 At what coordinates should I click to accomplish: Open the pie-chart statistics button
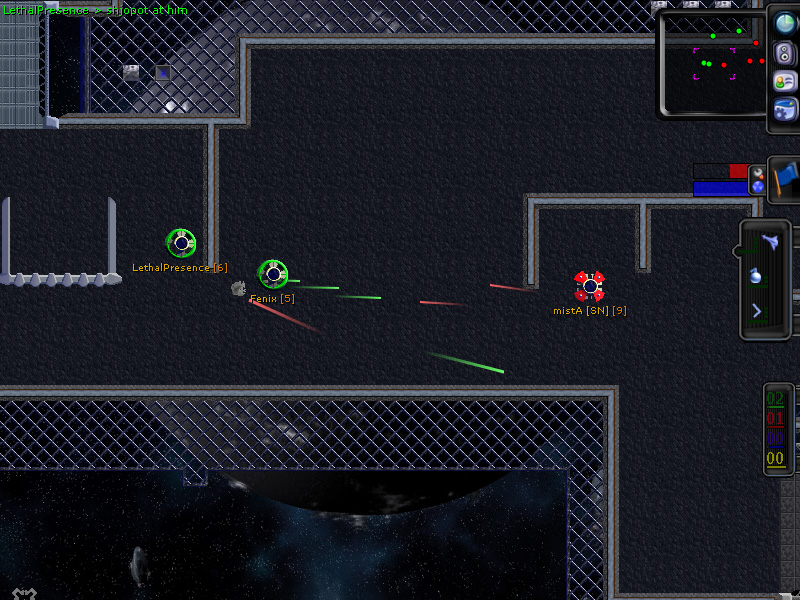point(785,24)
